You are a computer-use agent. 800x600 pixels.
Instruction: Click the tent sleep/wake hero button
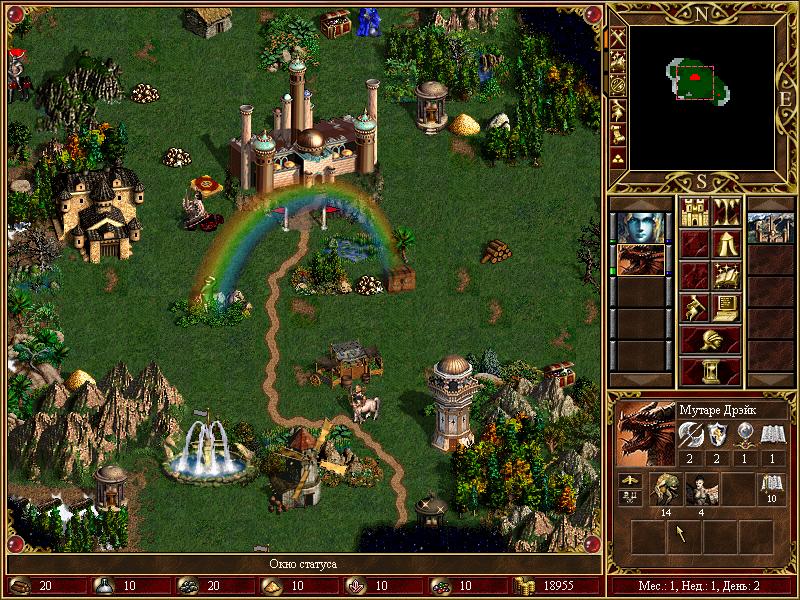(726, 243)
